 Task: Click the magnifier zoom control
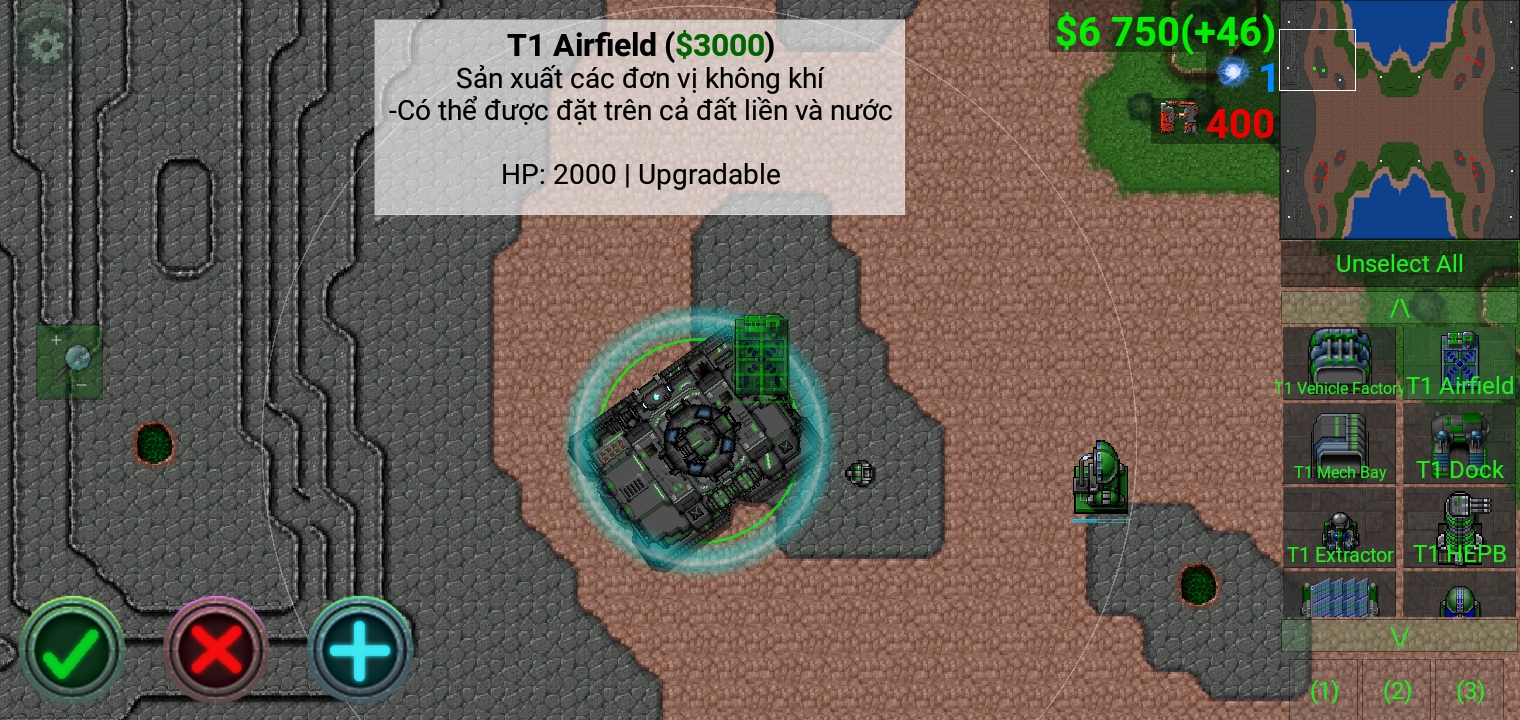(70, 360)
